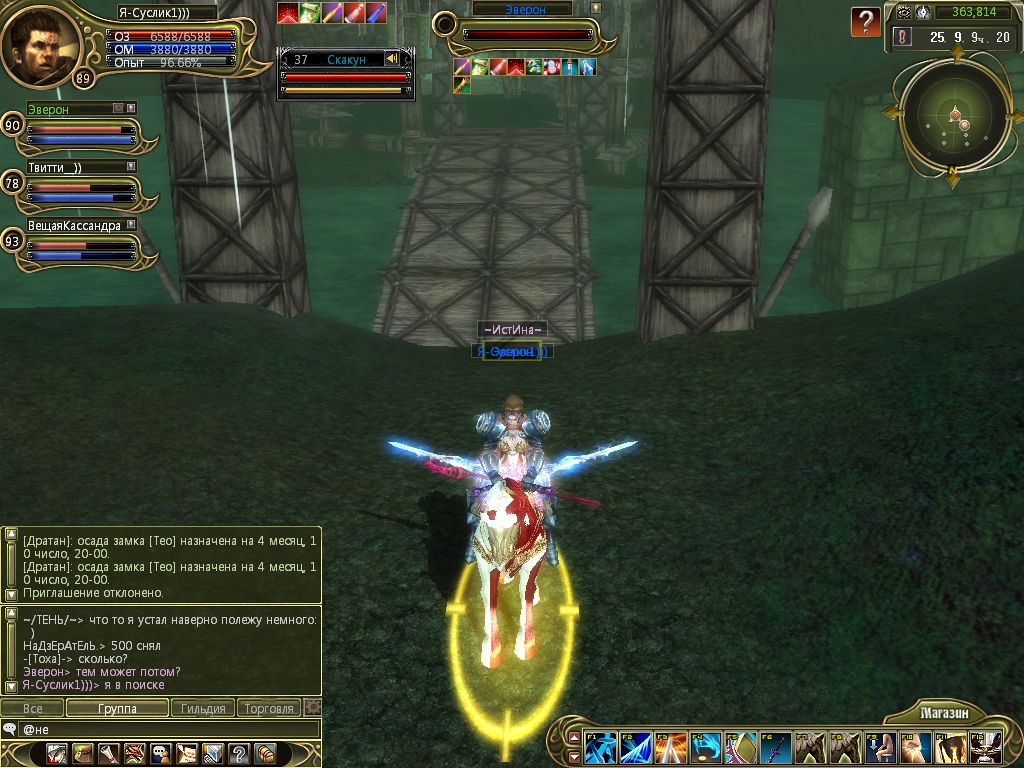Image resolution: width=1024 pixels, height=768 pixels.
Task: Use the F6 purple sword skill
Action: [x=776, y=748]
